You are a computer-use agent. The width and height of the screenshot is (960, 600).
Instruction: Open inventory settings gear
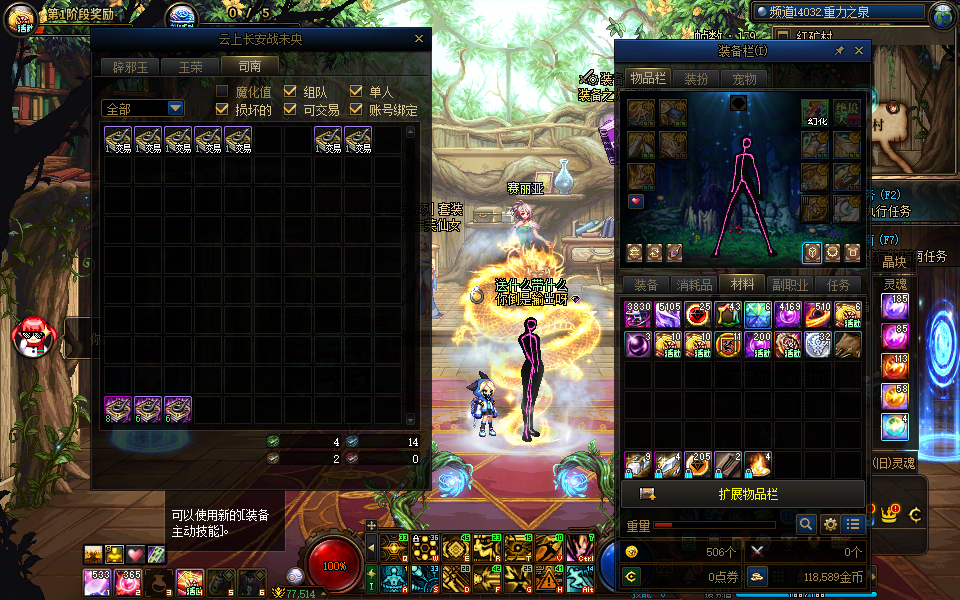click(x=830, y=524)
